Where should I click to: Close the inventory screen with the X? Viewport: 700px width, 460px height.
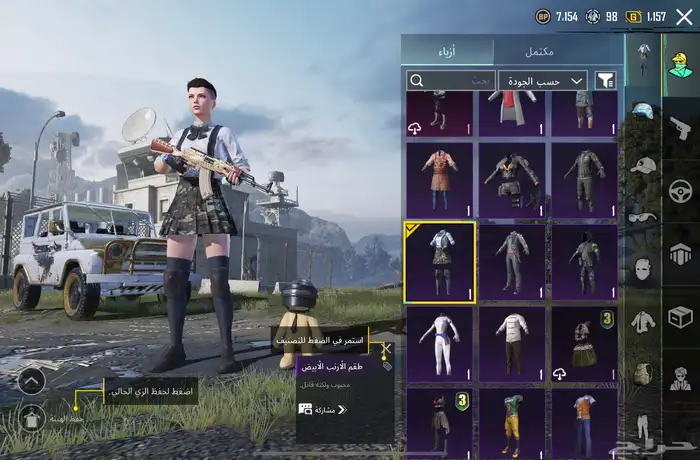pyautogui.click(x=684, y=16)
